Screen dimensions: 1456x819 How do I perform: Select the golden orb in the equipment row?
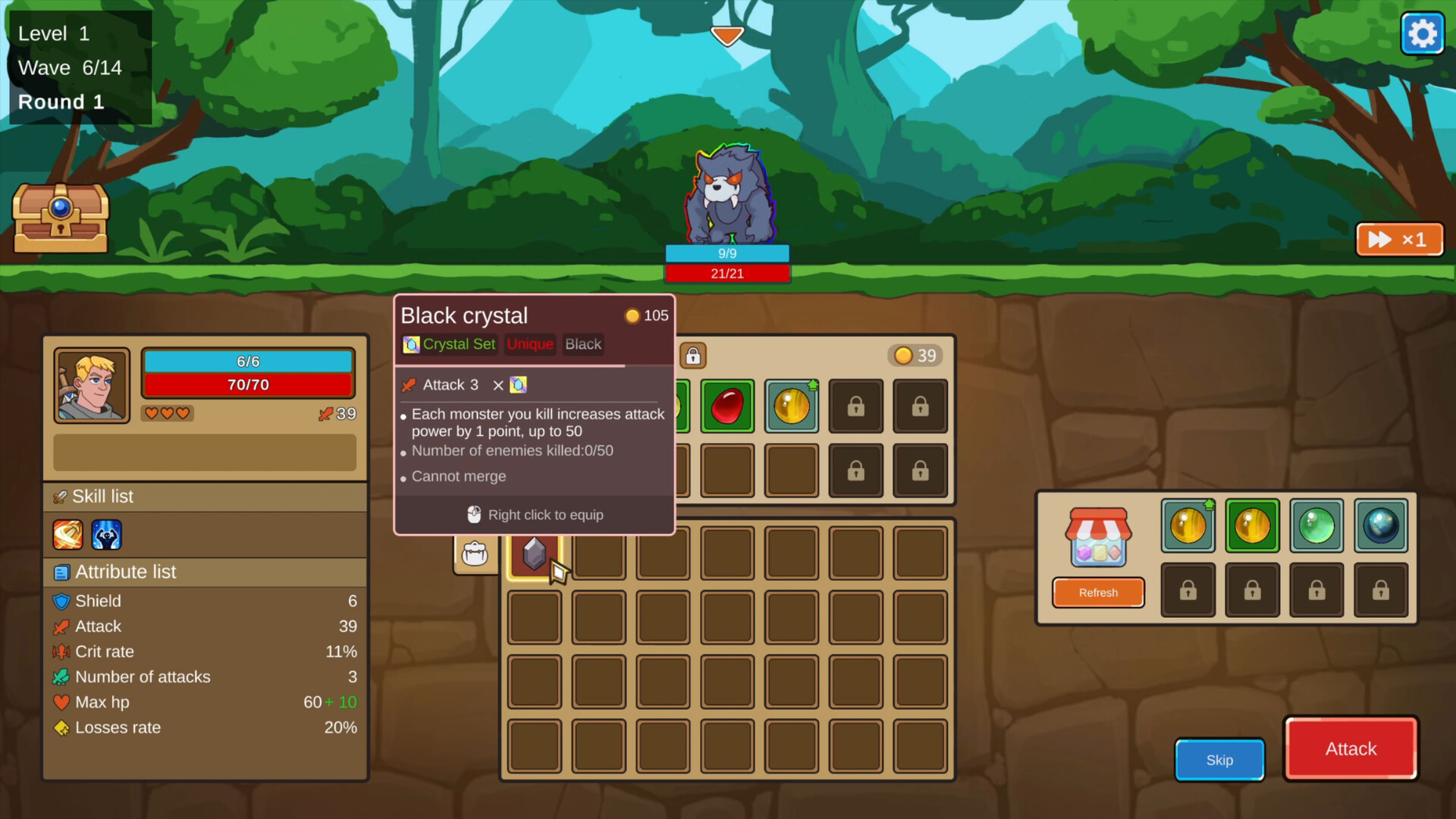pyautogui.click(x=791, y=406)
